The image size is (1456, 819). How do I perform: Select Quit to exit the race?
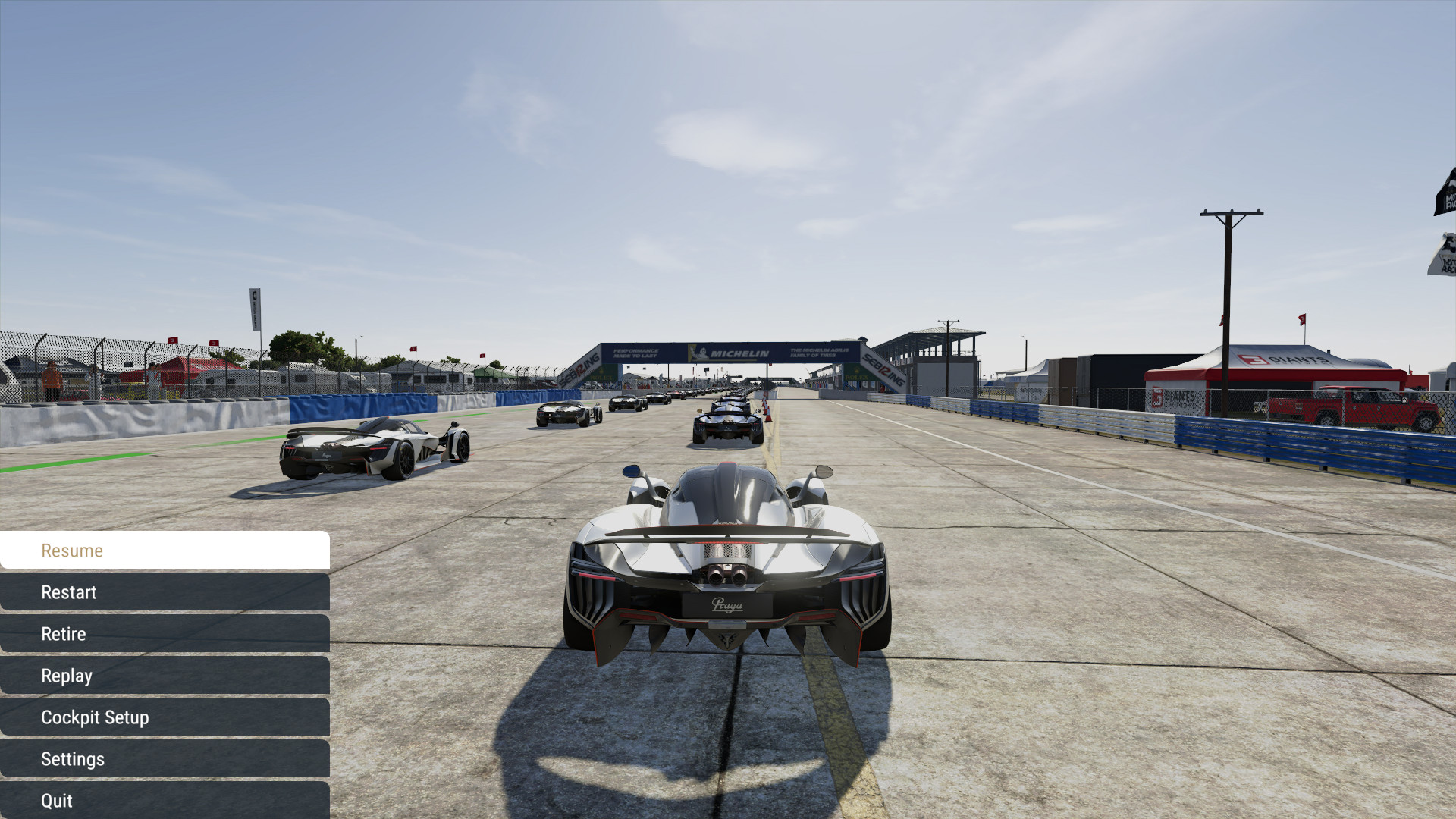(165, 801)
